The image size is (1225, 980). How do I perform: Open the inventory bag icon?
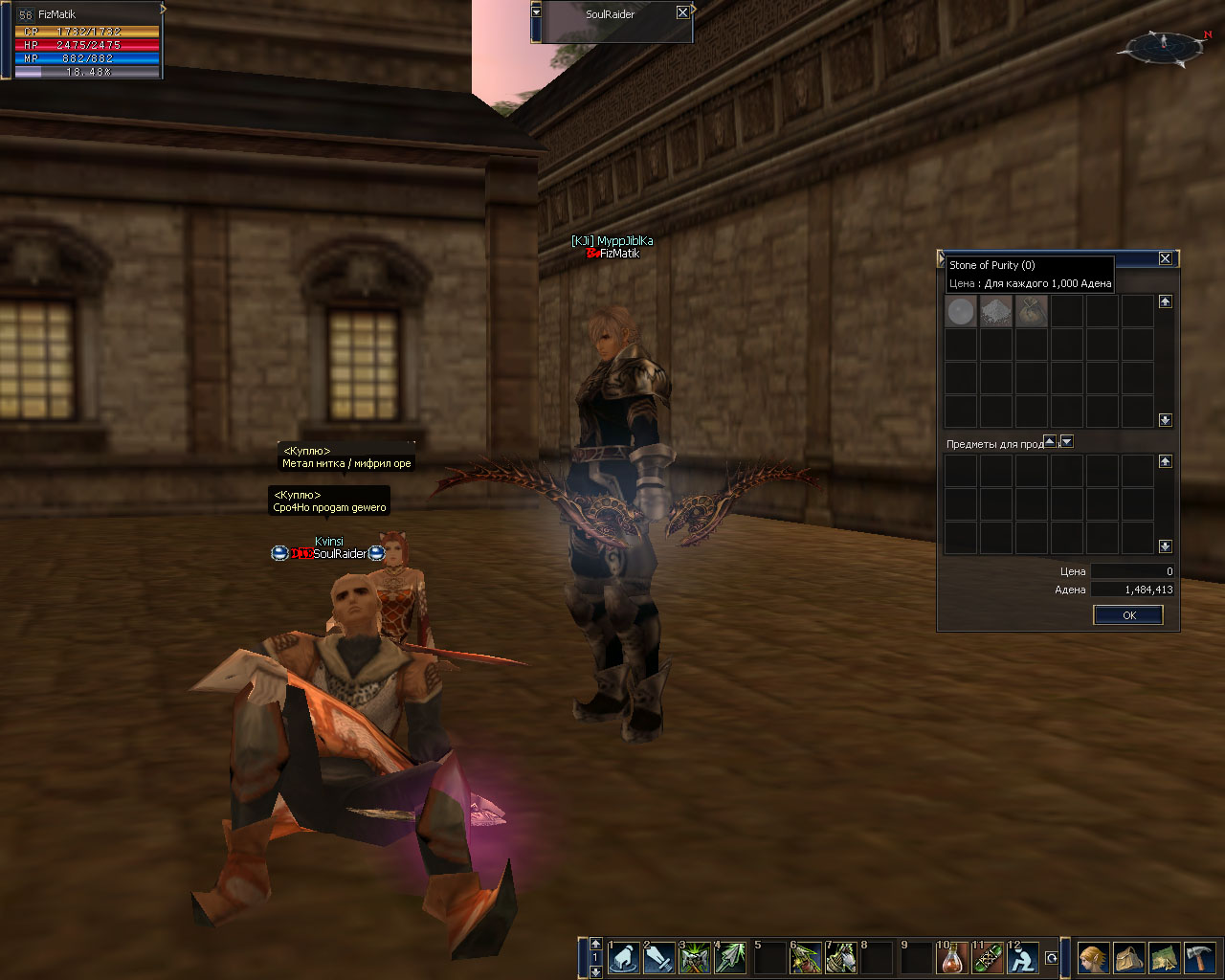pyautogui.click(x=1128, y=957)
